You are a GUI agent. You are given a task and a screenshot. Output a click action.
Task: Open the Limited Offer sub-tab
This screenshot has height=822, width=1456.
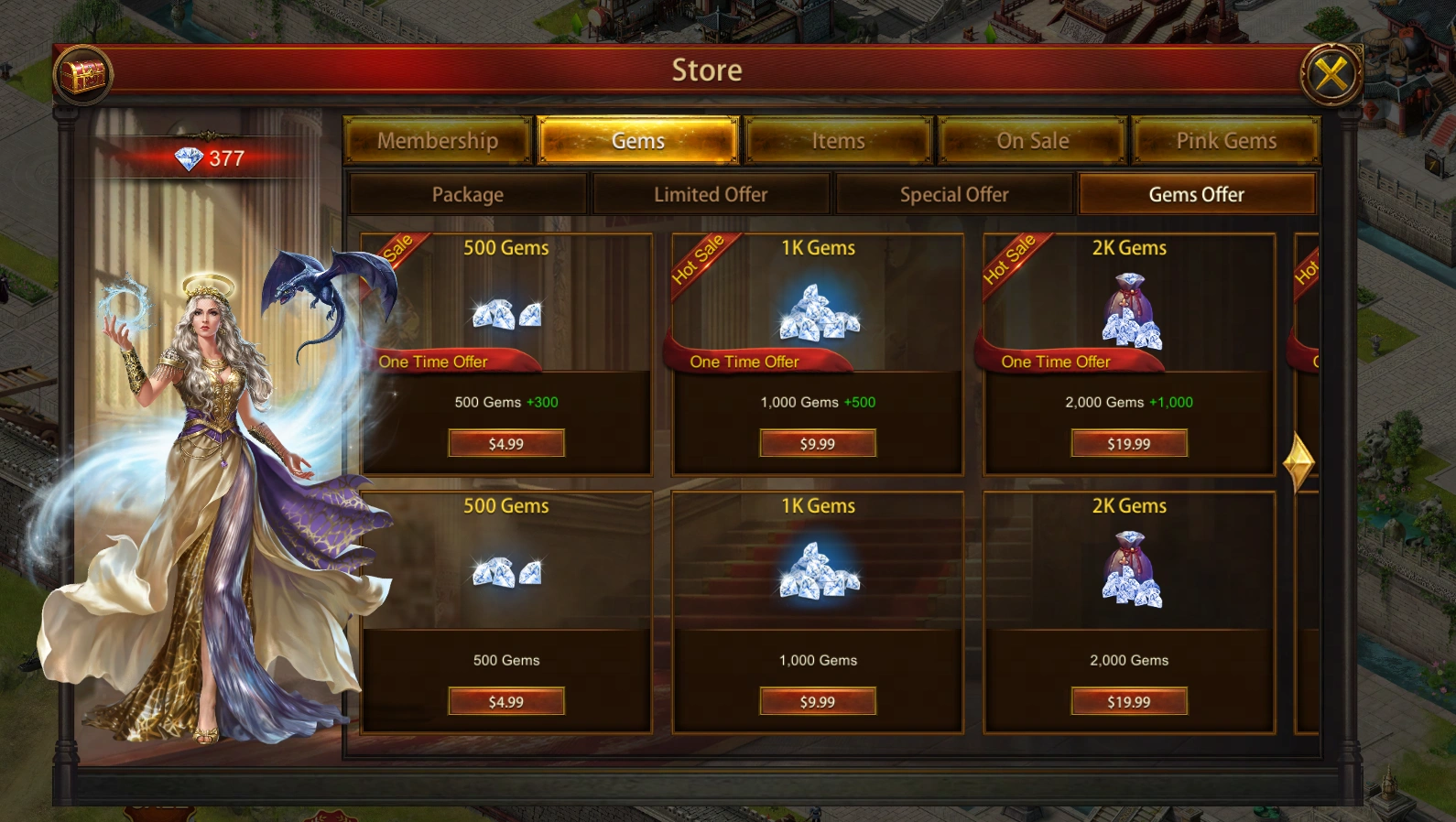pyautogui.click(x=711, y=194)
